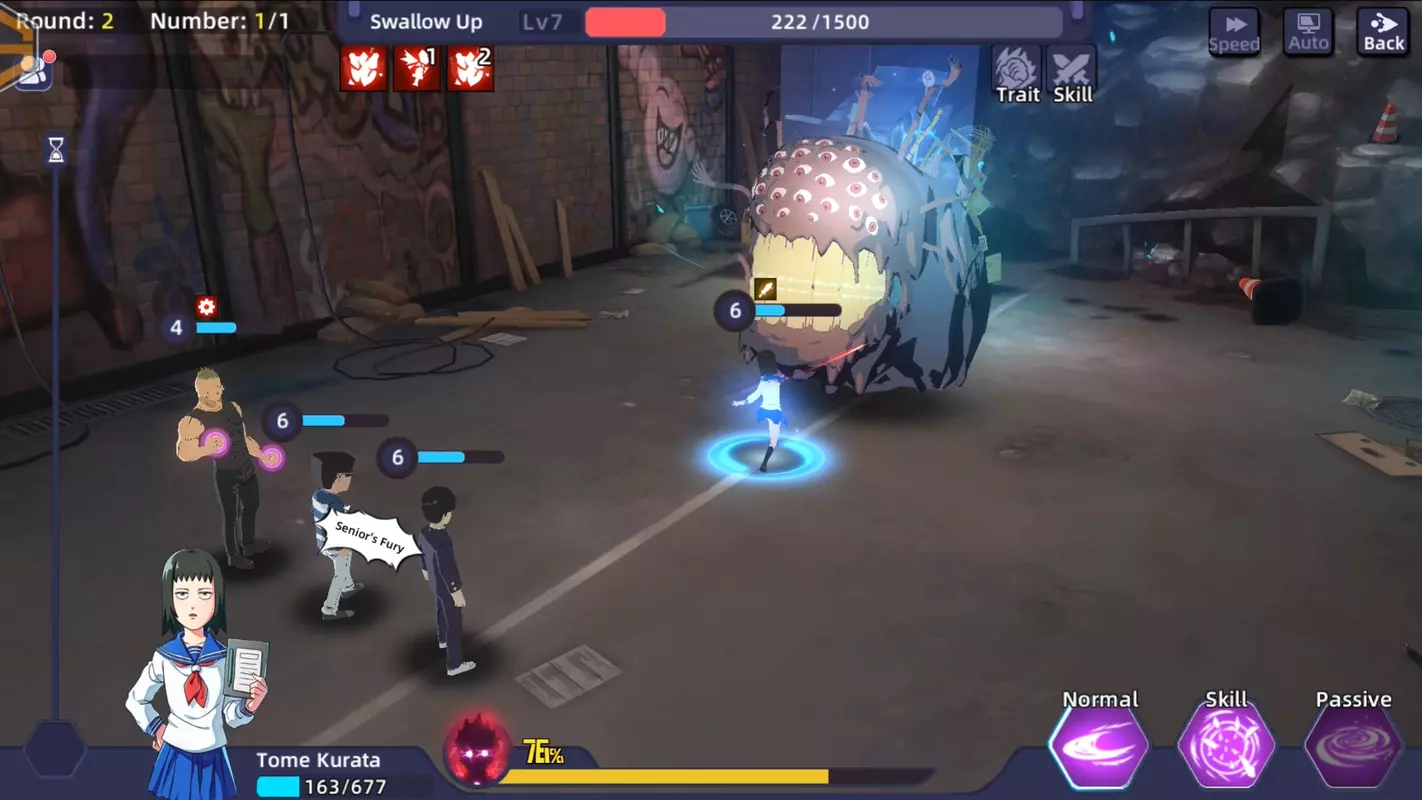Toggle Auto battle mode
The height and width of the screenshot is (800, 1422).
1308,31
